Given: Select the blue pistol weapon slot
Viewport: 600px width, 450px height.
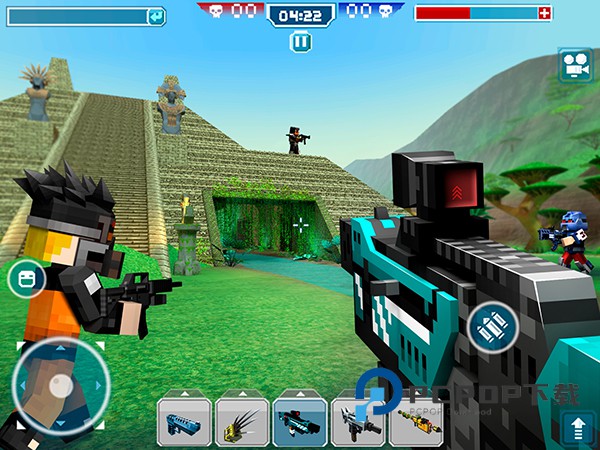Looking at the screenshot, I should [x=184, y=421].
